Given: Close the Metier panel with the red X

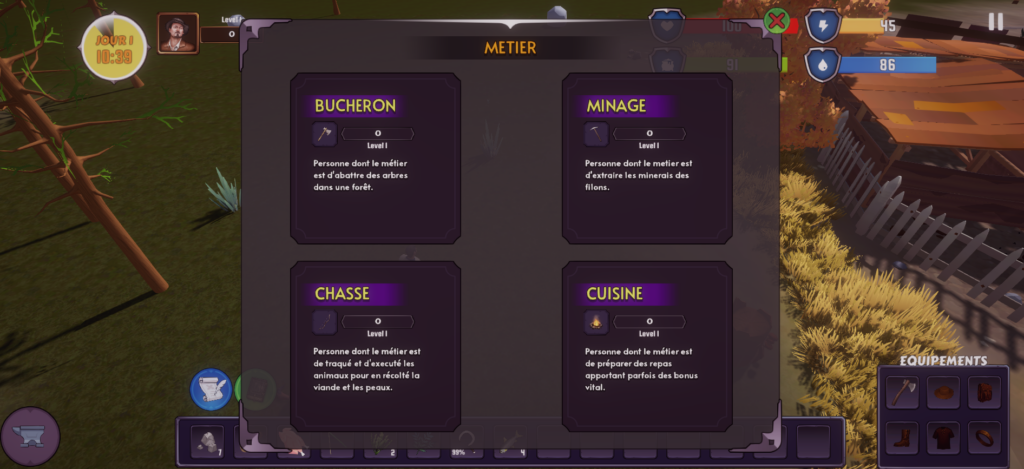Looking at the screenshot, I should tap(776, 20).
